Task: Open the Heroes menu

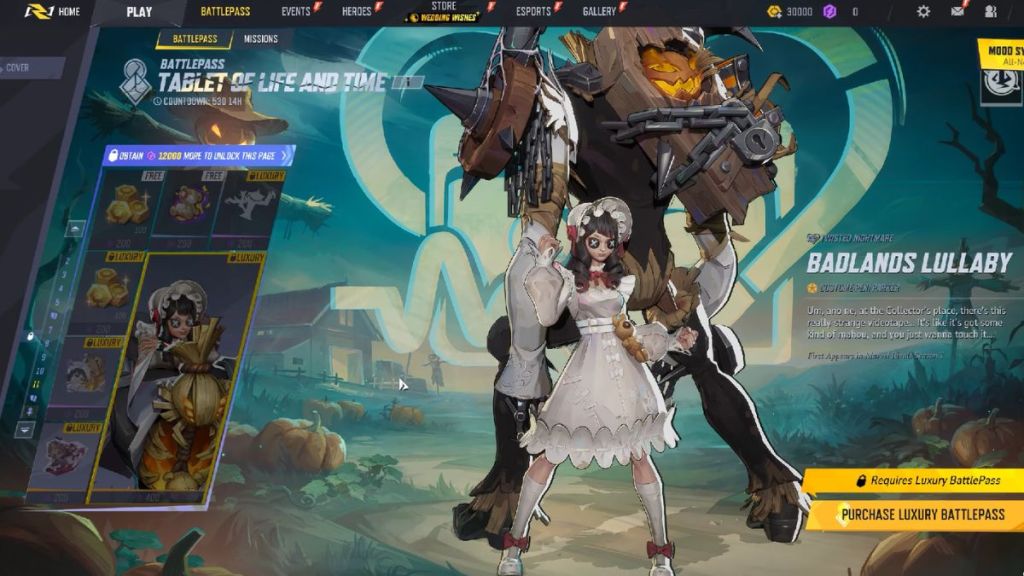Action: pos(357,12)
